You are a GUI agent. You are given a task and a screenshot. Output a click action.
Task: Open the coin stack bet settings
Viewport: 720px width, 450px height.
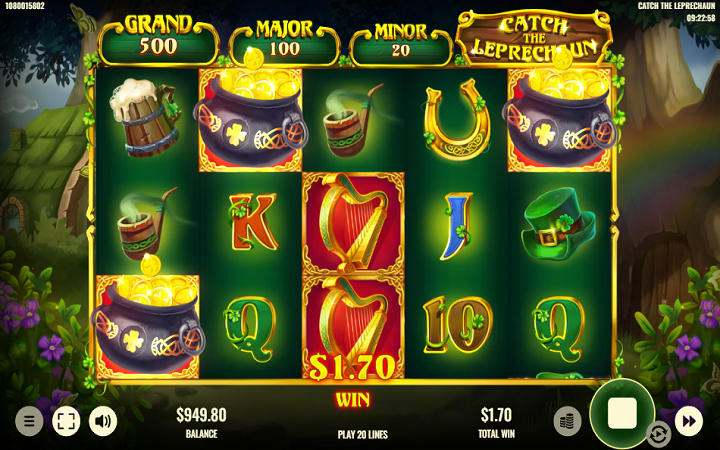(x=568, y=421)
